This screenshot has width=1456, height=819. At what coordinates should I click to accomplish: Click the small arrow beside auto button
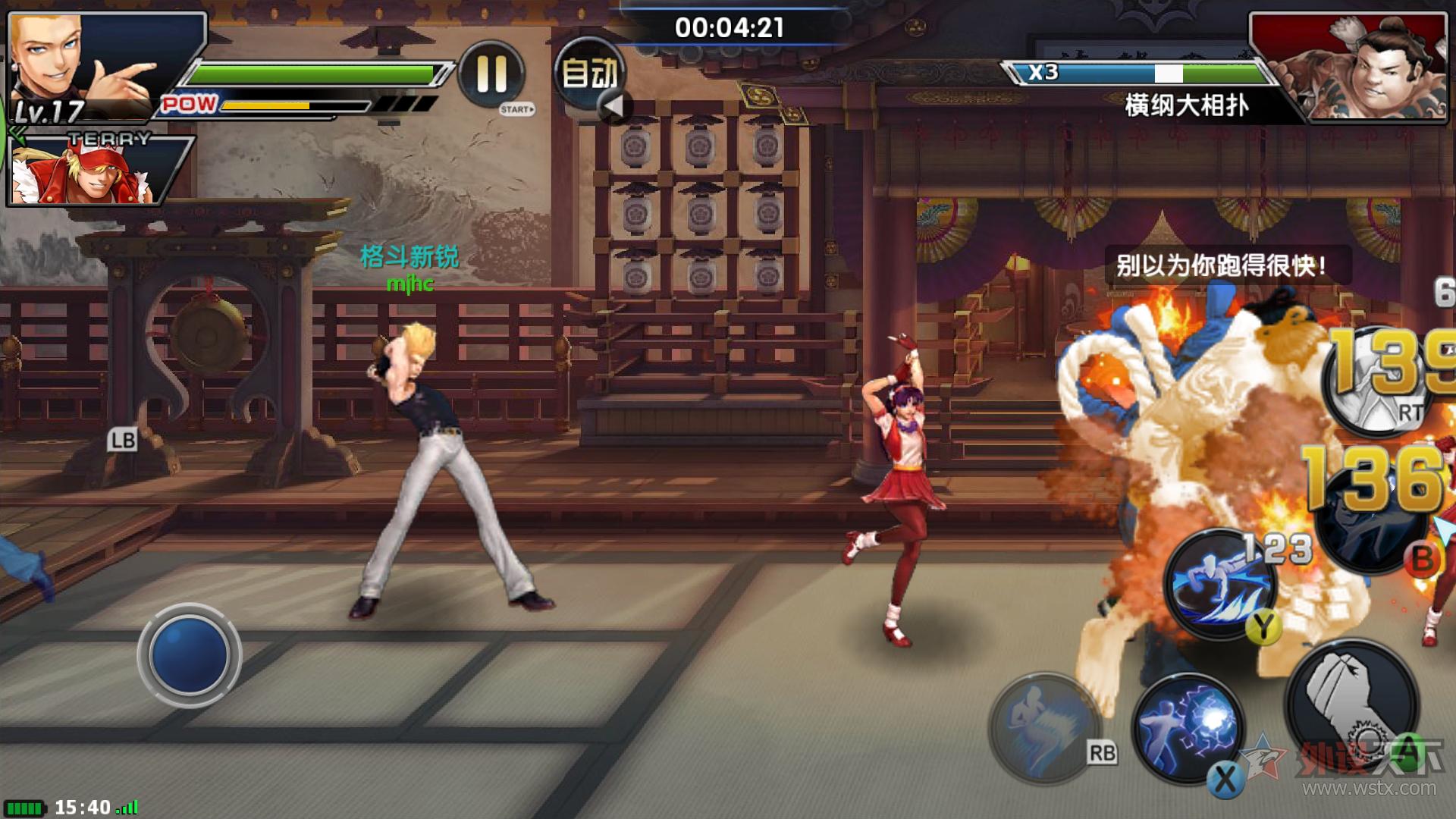614,107
